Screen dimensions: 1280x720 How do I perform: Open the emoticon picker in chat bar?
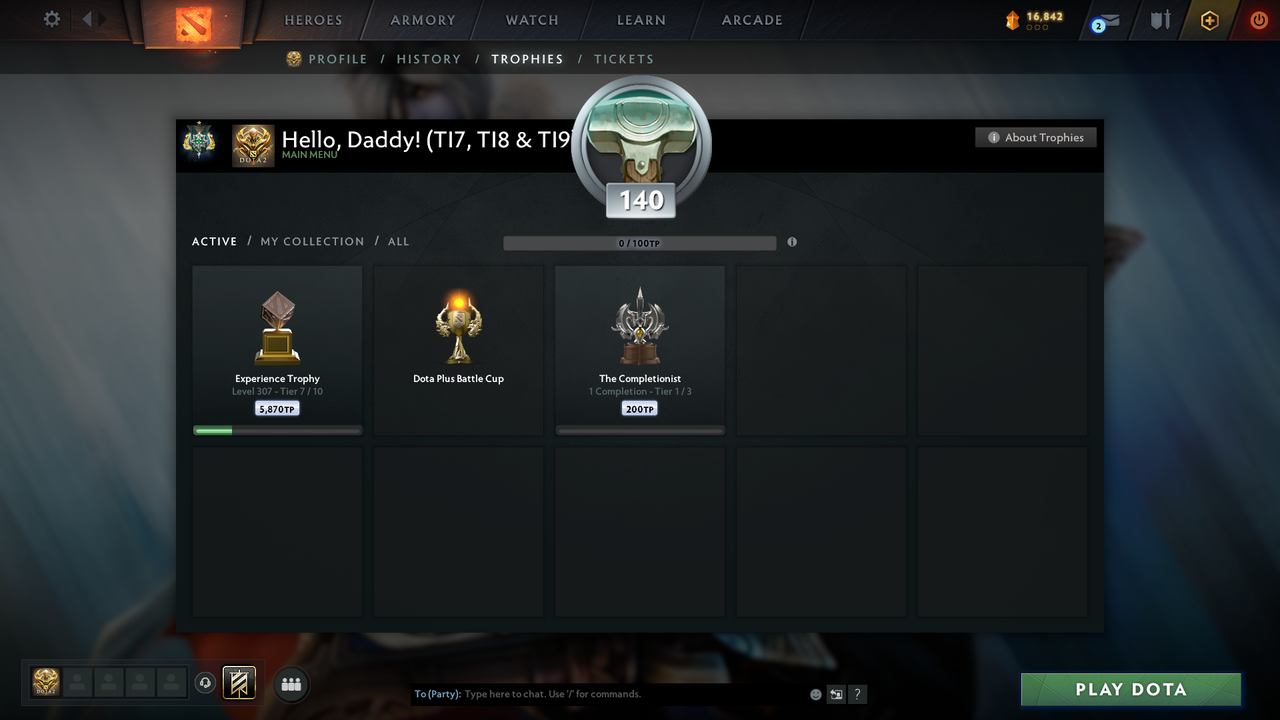click(815, 693)
